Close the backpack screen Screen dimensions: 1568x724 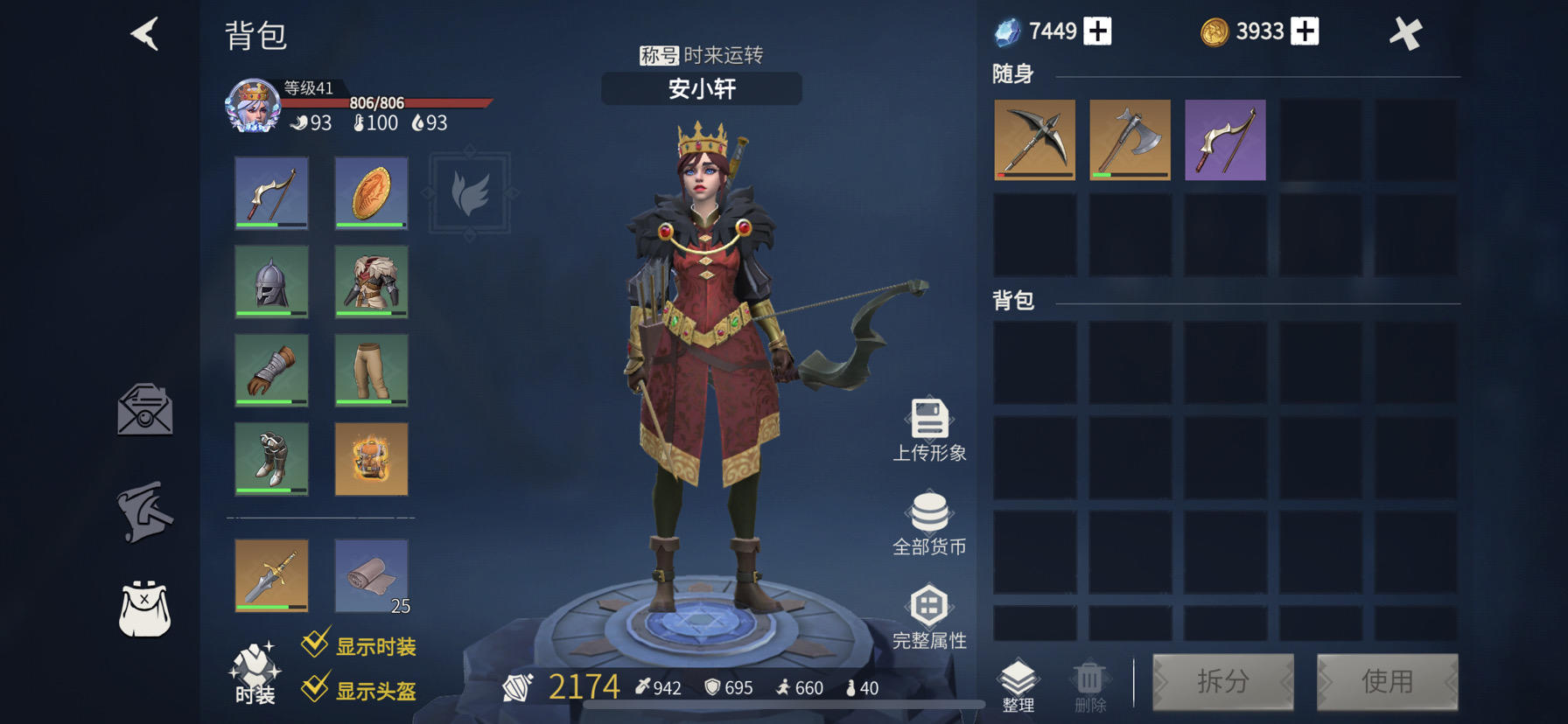(1405, 34)
